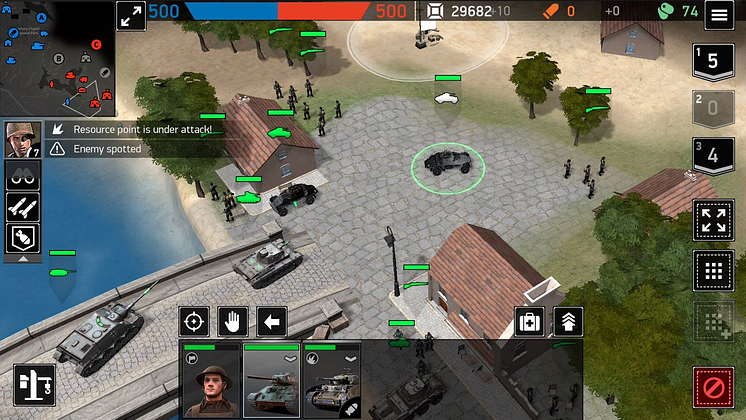Click the left-arrow retreat command

coord(271,322)
